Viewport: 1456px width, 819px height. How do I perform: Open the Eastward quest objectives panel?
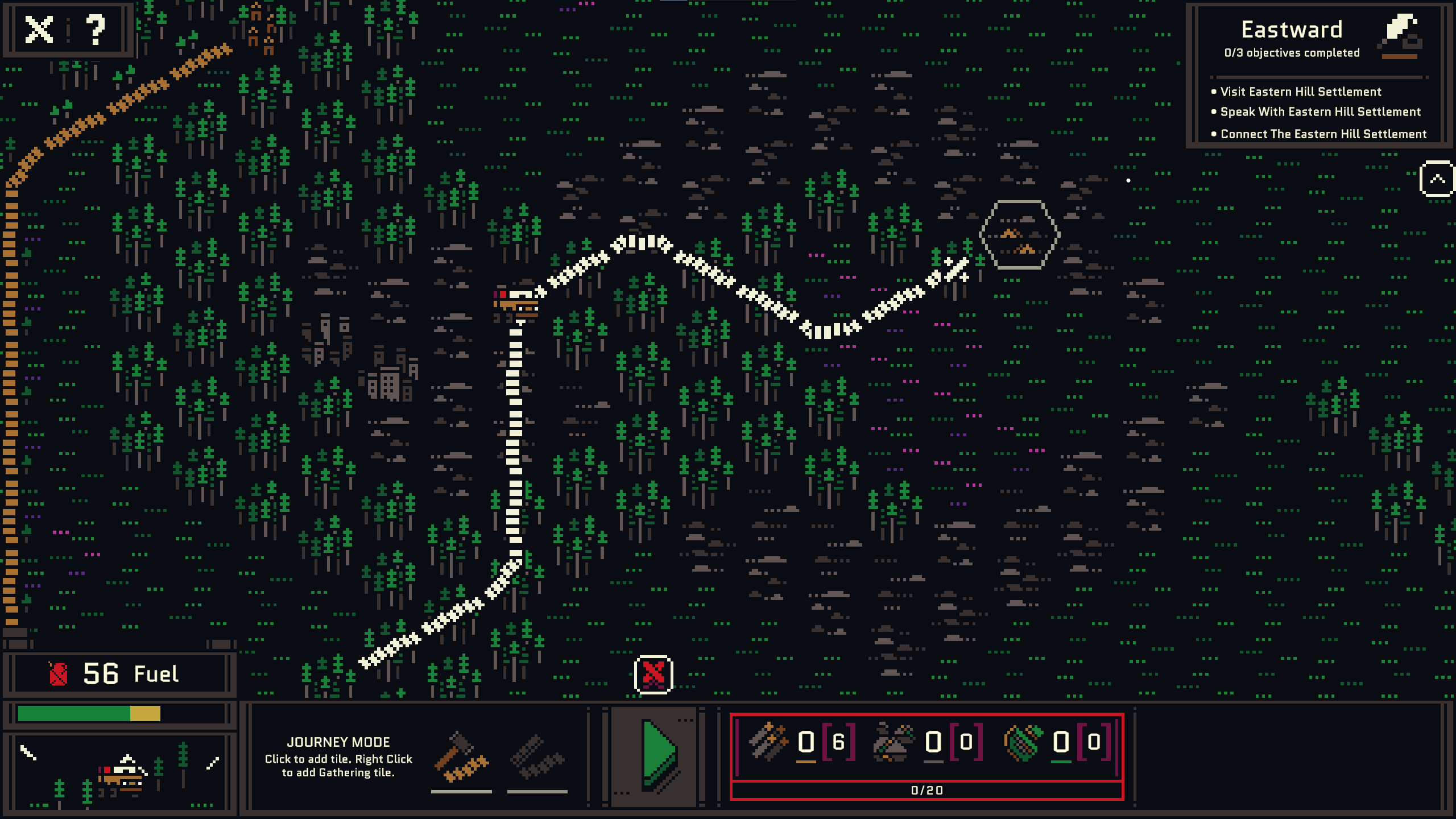coord(1291,40)
